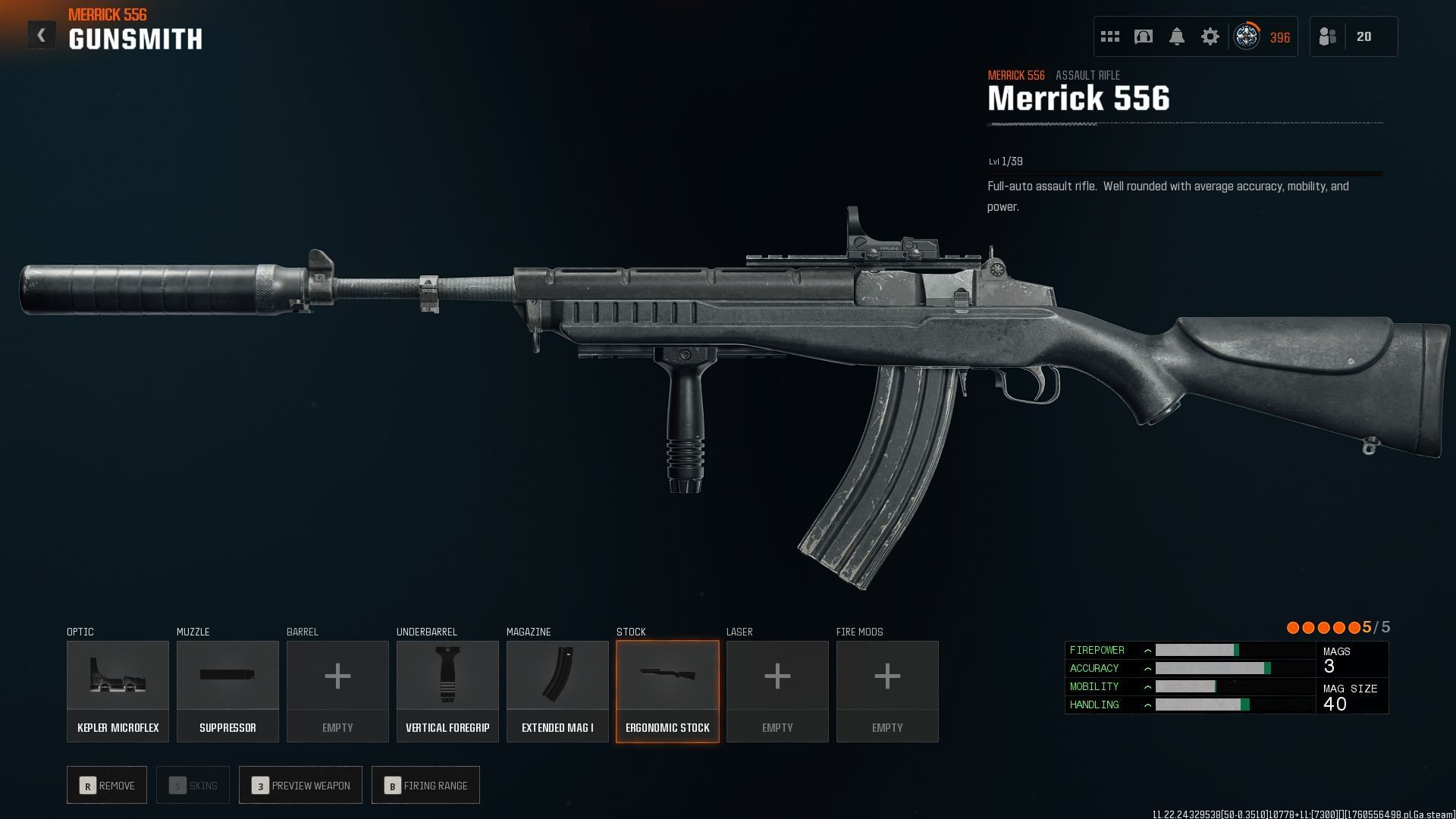Go back using the arrow beside Gunsmith
The width and height of the screenshot is (1456, 819).
[42, 35]
